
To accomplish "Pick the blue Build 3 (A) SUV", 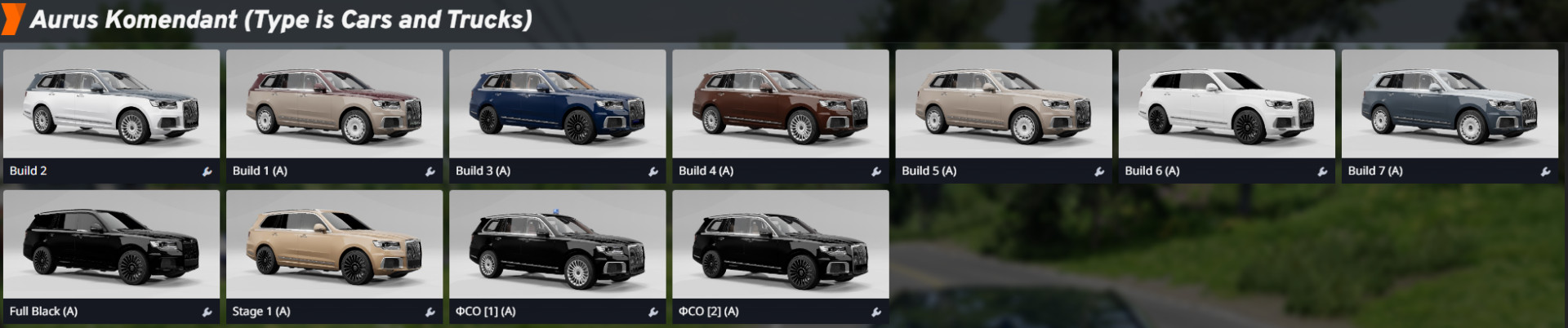I will point(557,104).
